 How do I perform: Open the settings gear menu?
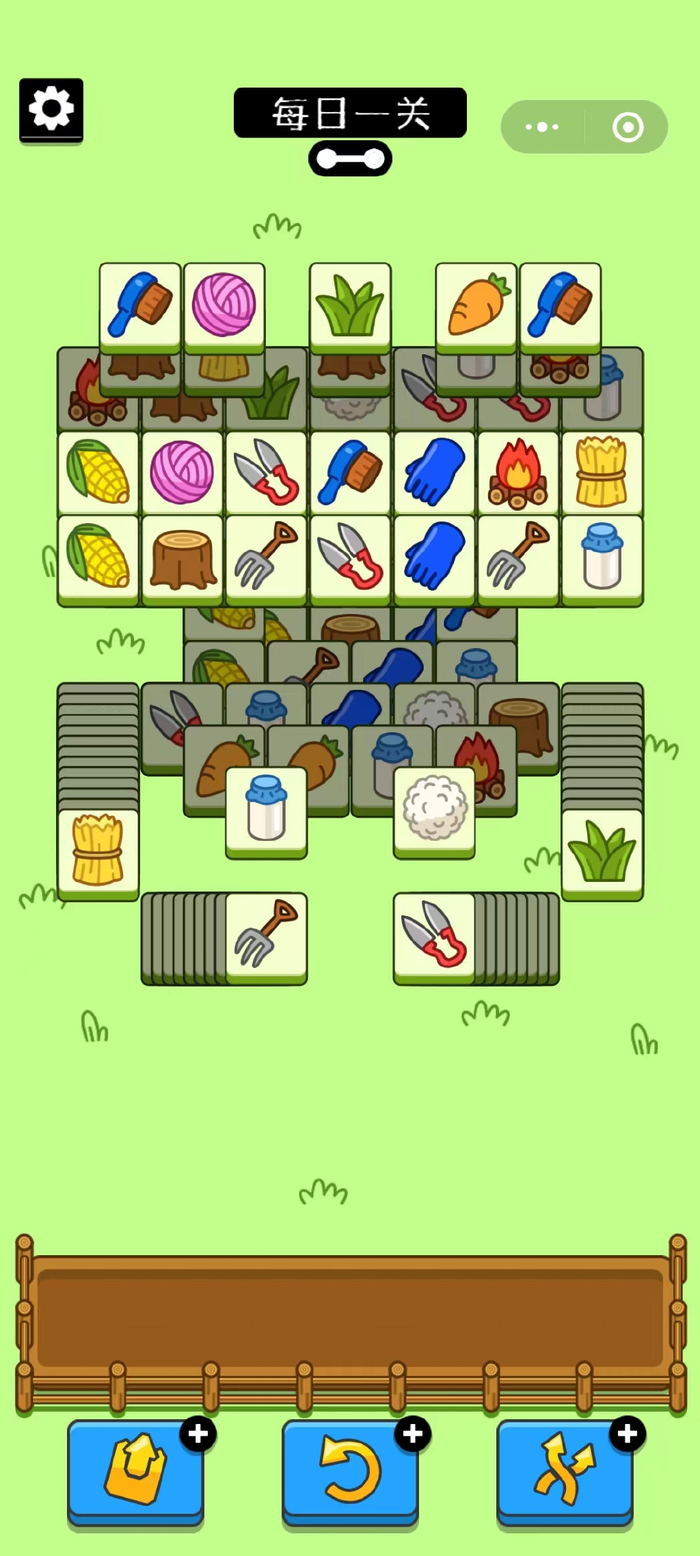(x=51, y=108)
